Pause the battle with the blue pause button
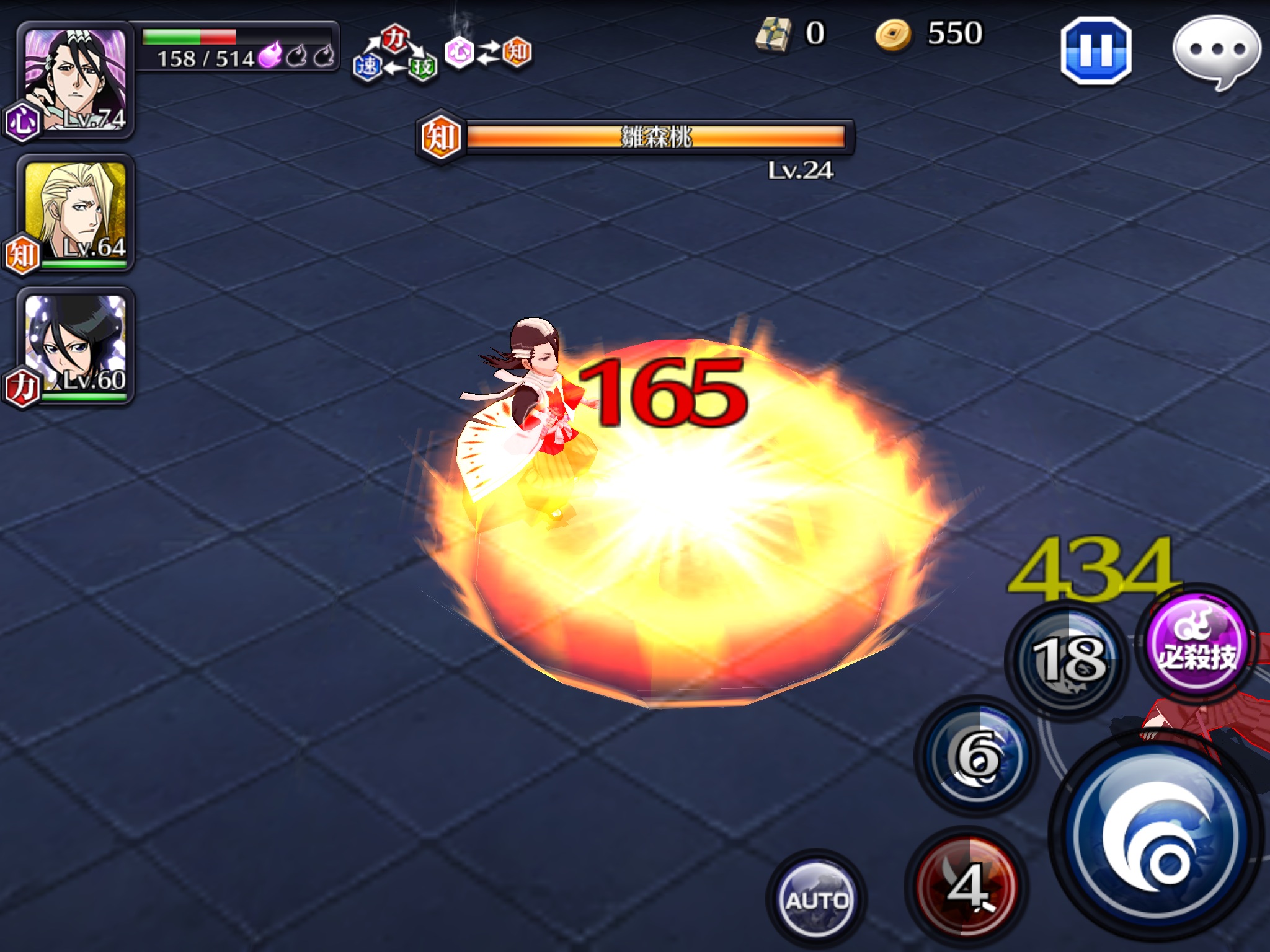The height and width of the screenshot is (952, 1270). [x=1096, y=51]
